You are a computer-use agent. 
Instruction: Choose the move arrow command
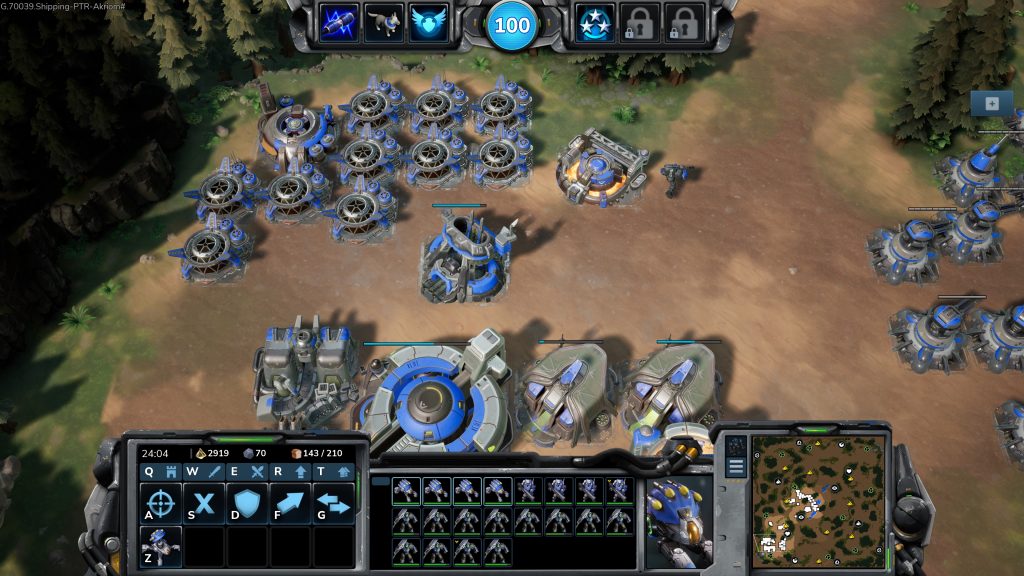[x=290, y=504]
